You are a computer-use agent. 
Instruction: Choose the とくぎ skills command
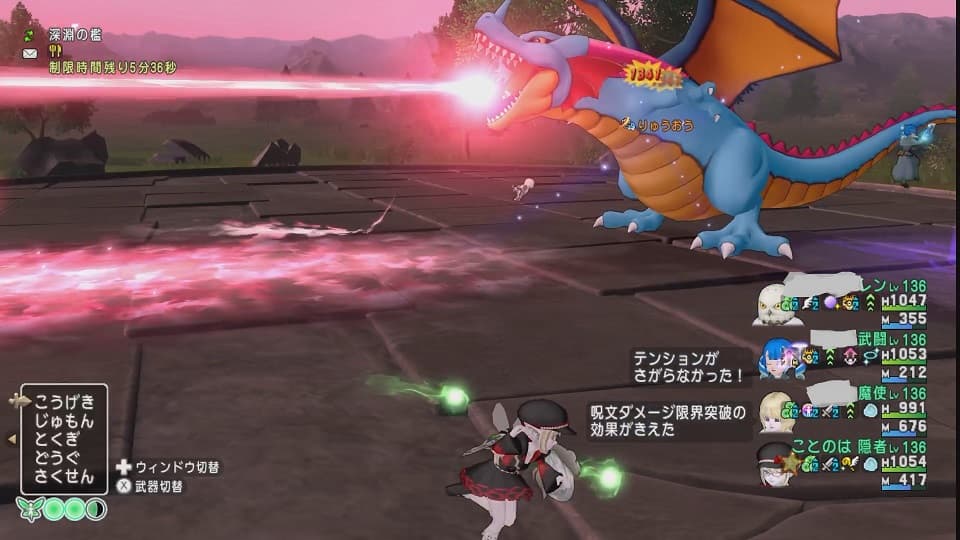click(x=64, y=439)
